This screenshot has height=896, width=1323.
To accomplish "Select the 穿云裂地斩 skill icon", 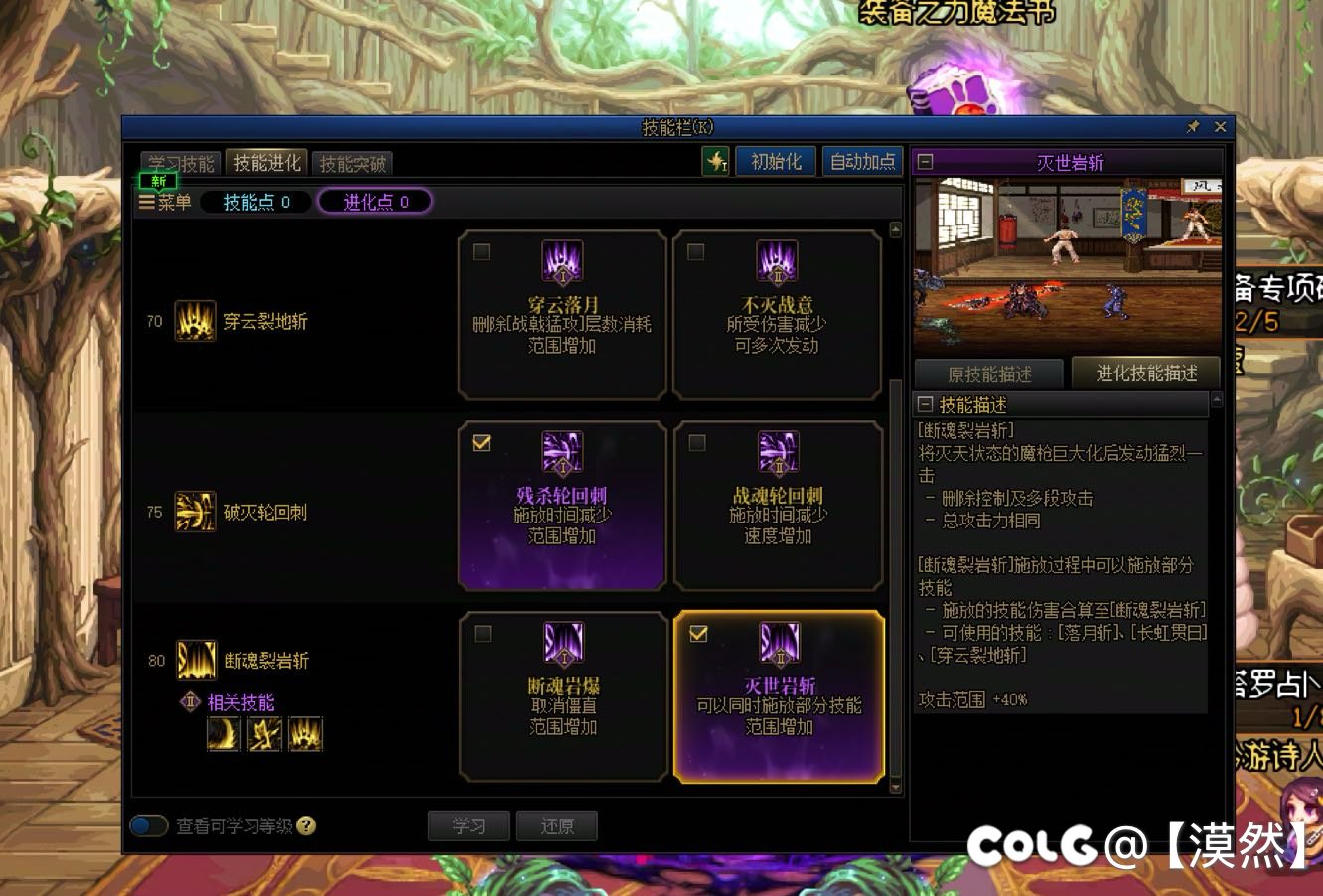I will (x=195, y=321).
